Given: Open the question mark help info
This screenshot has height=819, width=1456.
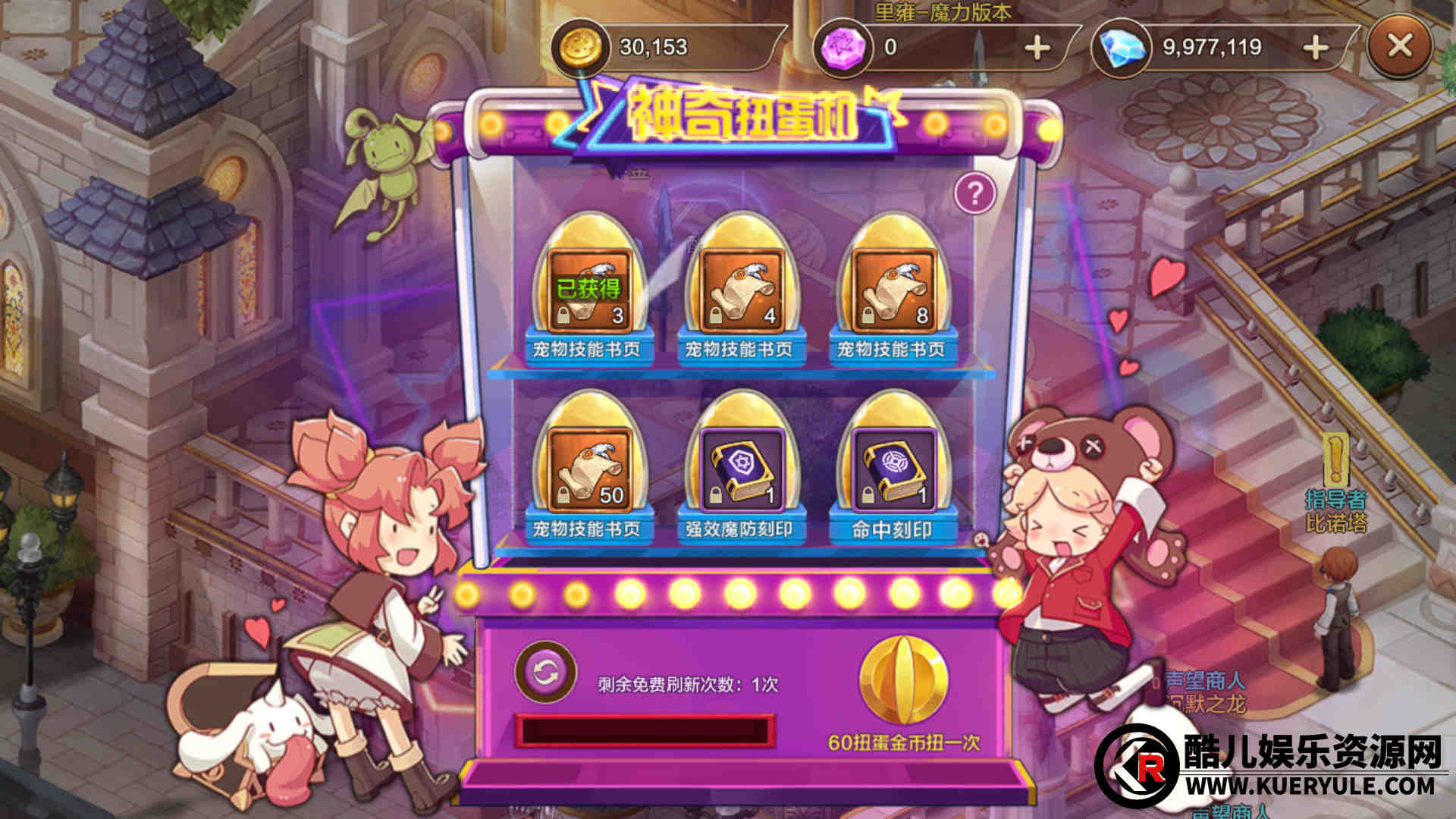Looking at the screenshot, I should (x=974, y=194).
